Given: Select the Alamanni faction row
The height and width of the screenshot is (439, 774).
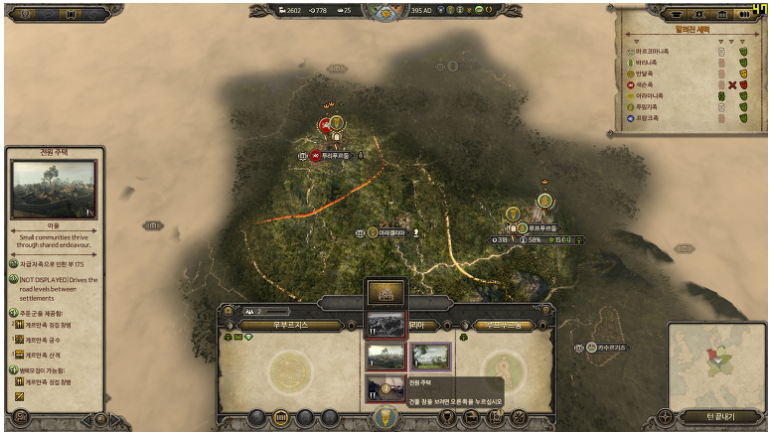Looking at the screenshot, I should tap(657, 96).
